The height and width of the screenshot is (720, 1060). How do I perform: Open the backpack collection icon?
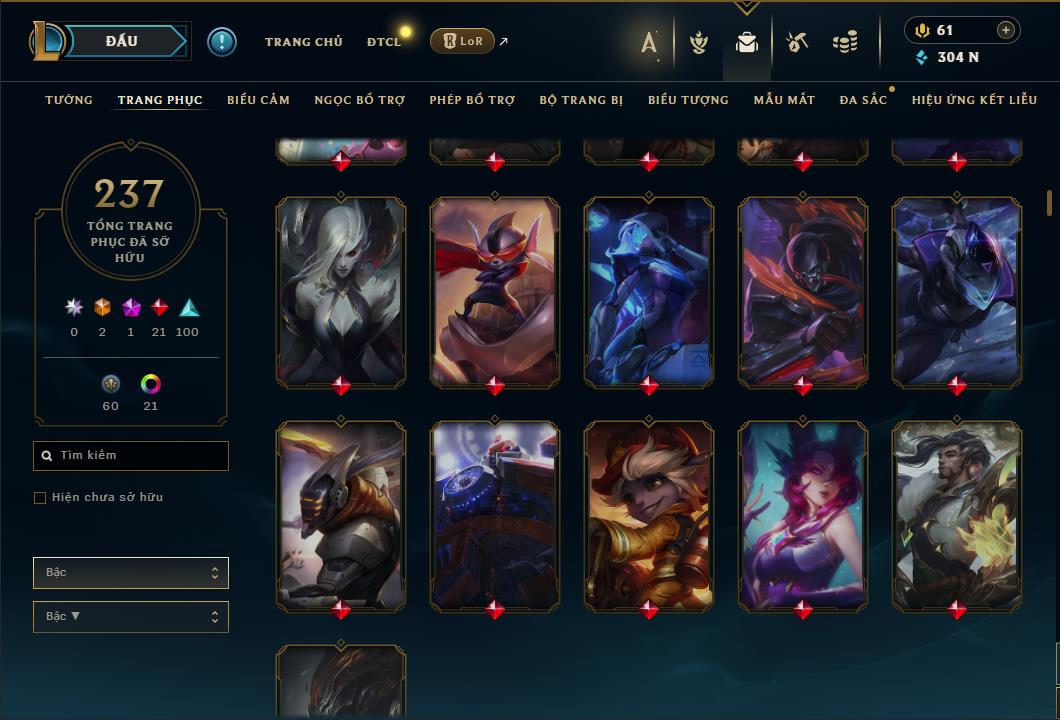[x=746, y=42]
